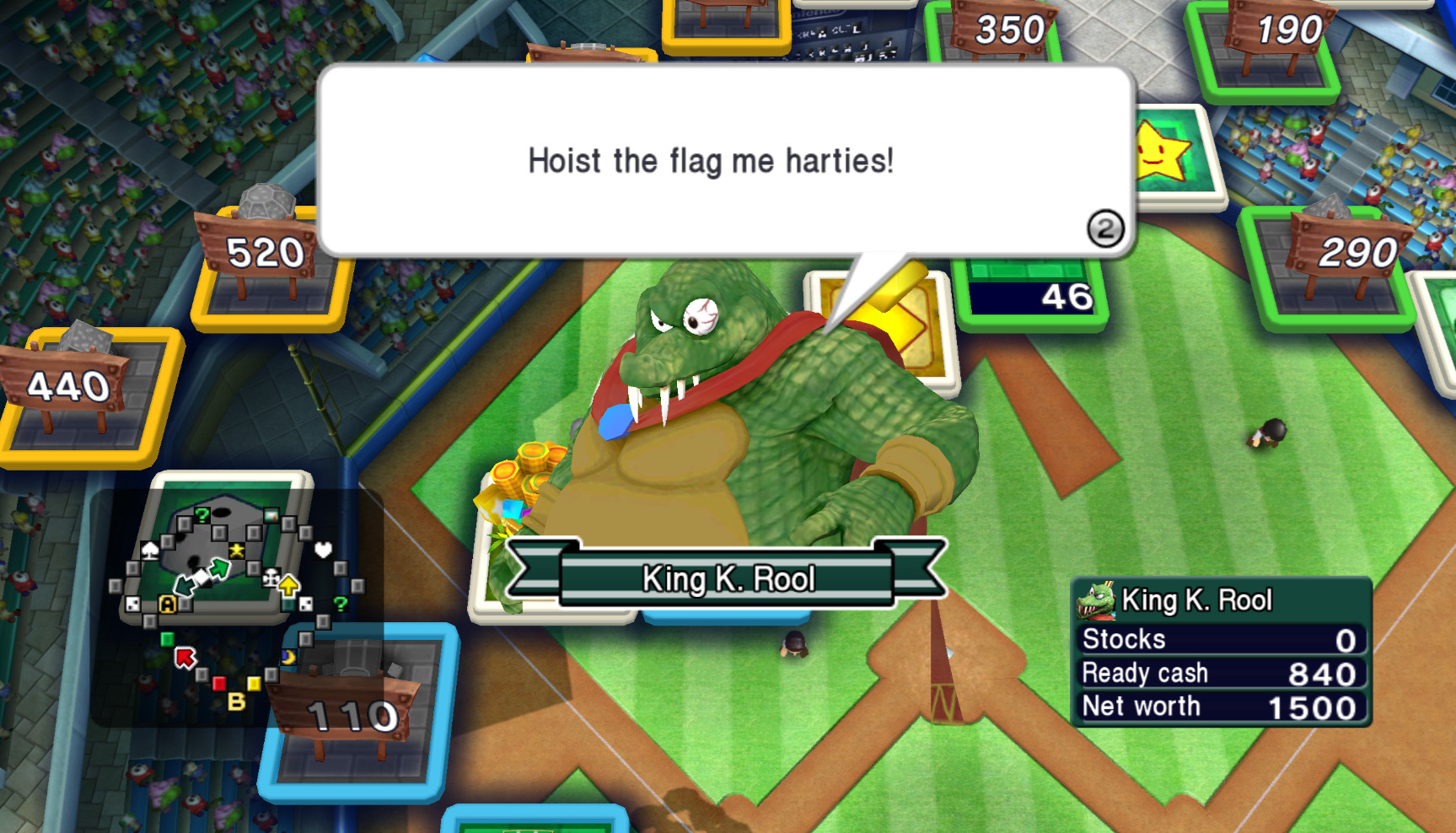Click the letter B label on the minimap

(237, 699)
